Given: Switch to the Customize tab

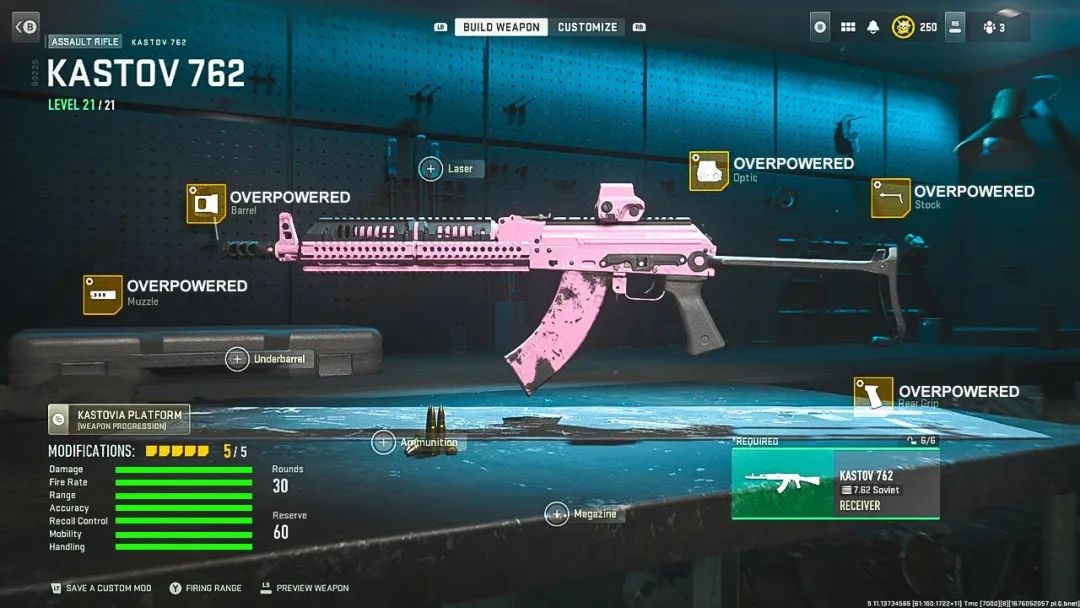Looking at the screenshot, I should (587, 27).
